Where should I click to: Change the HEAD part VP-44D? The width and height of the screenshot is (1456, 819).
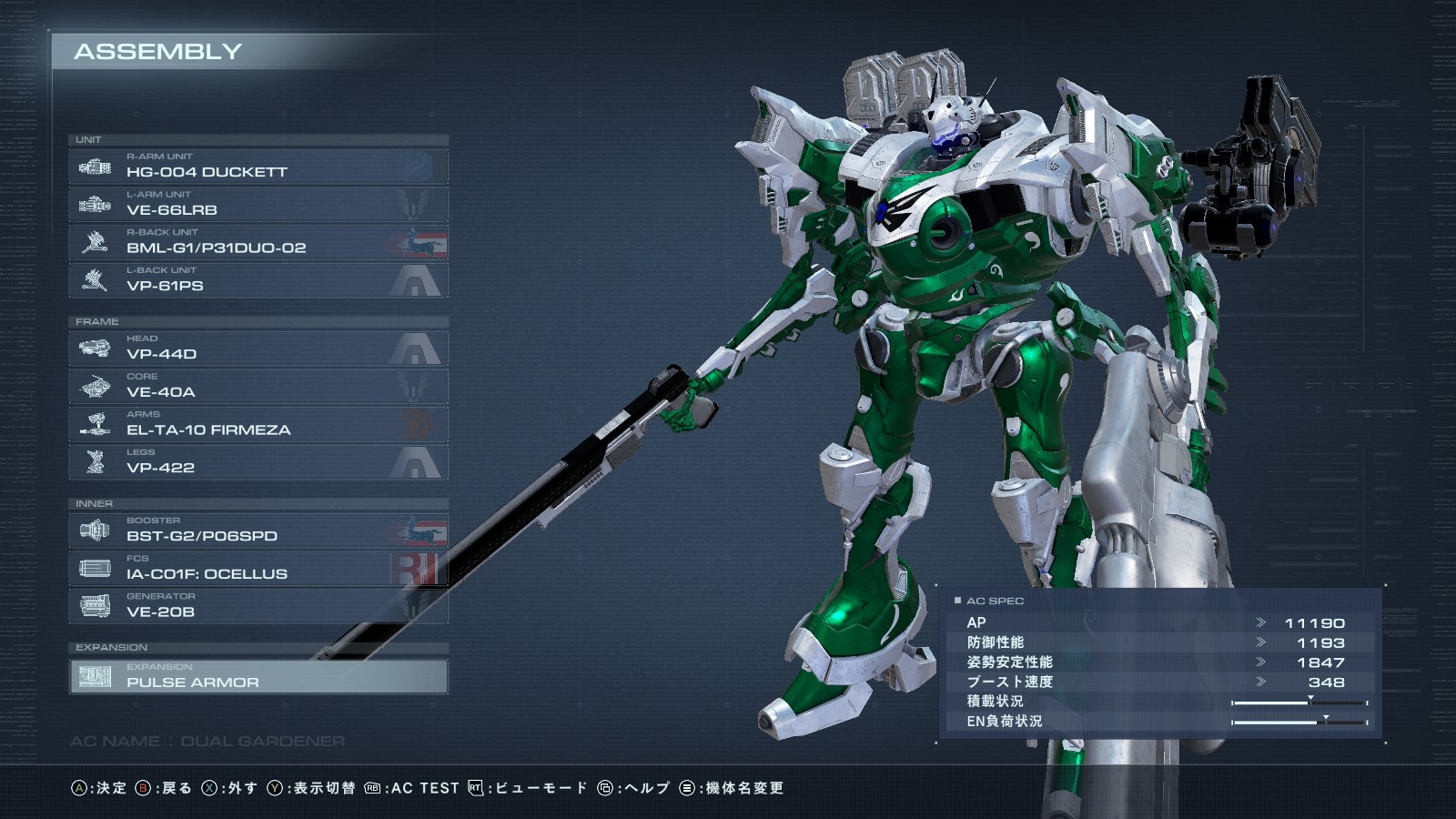pos(258,349)
